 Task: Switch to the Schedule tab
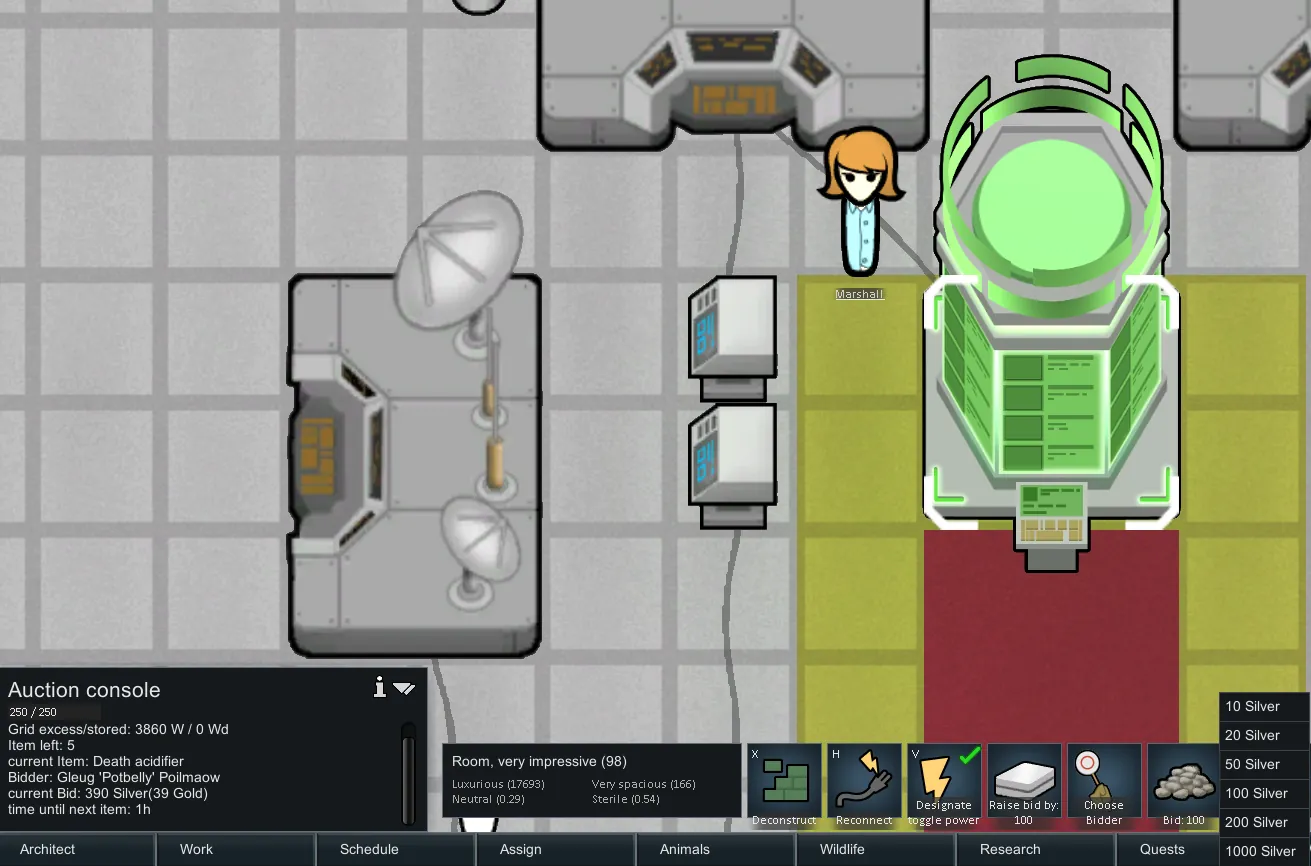(369, 849)
